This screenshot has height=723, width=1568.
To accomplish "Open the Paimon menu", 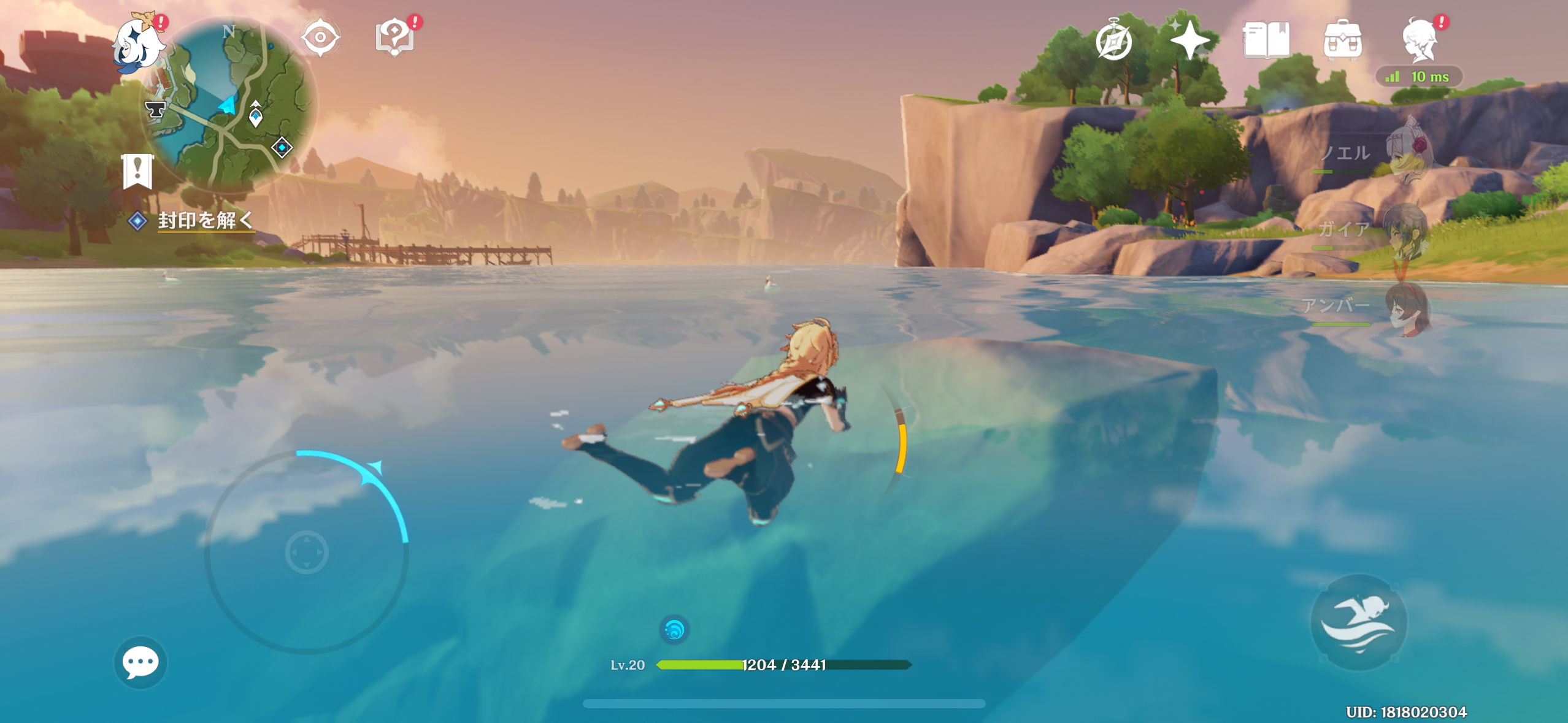I will pyautogui.click(x=139, y=44).
